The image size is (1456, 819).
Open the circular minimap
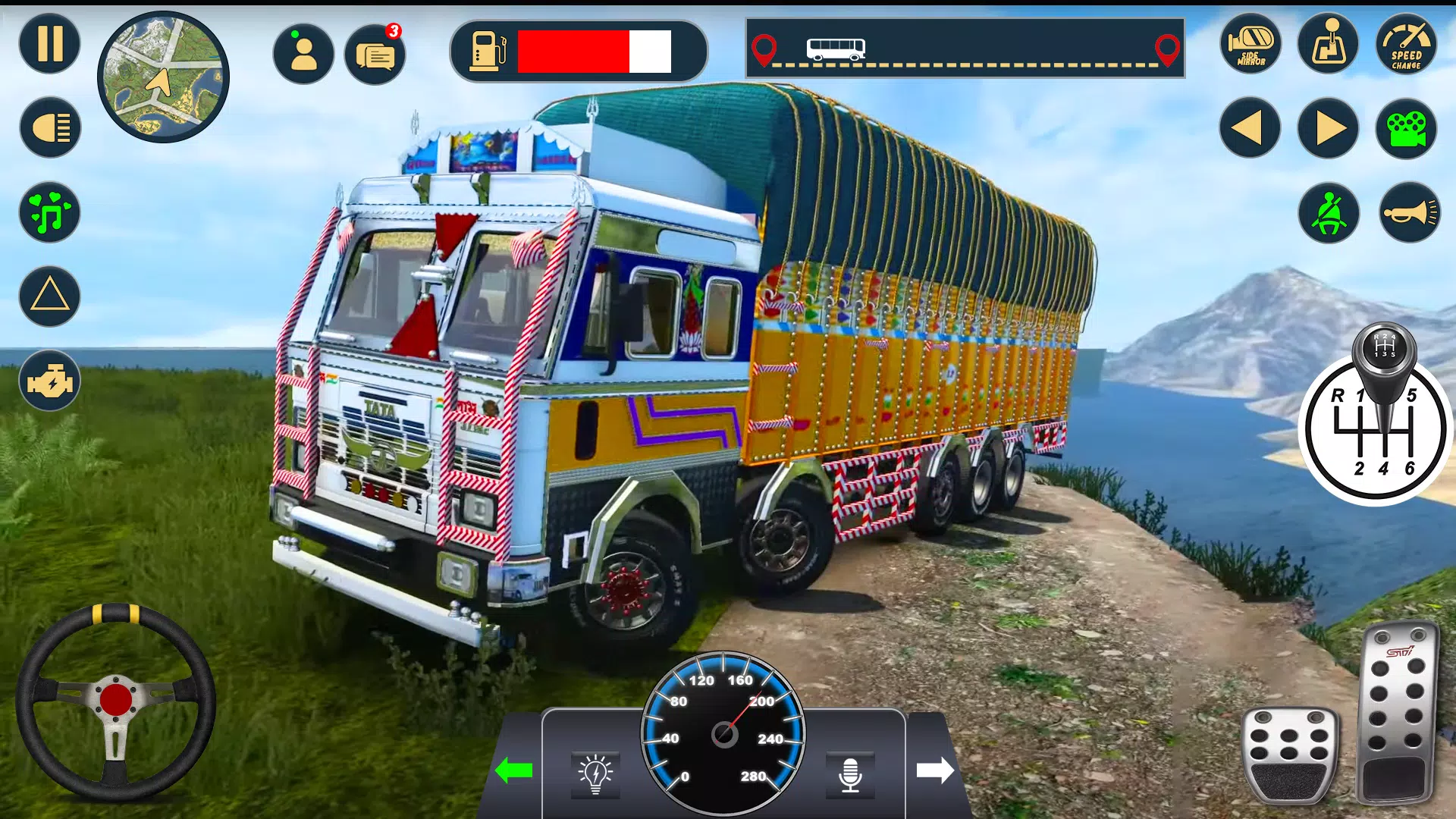[163, 77]
